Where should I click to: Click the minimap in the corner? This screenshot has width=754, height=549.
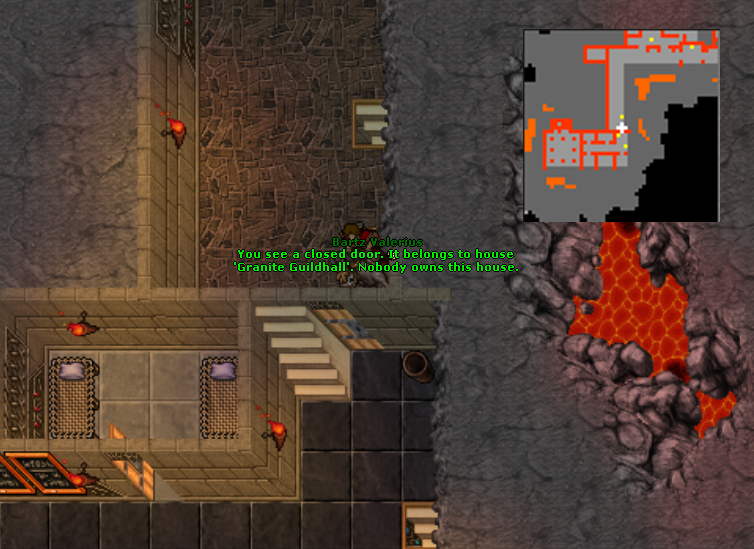(621, 126)
